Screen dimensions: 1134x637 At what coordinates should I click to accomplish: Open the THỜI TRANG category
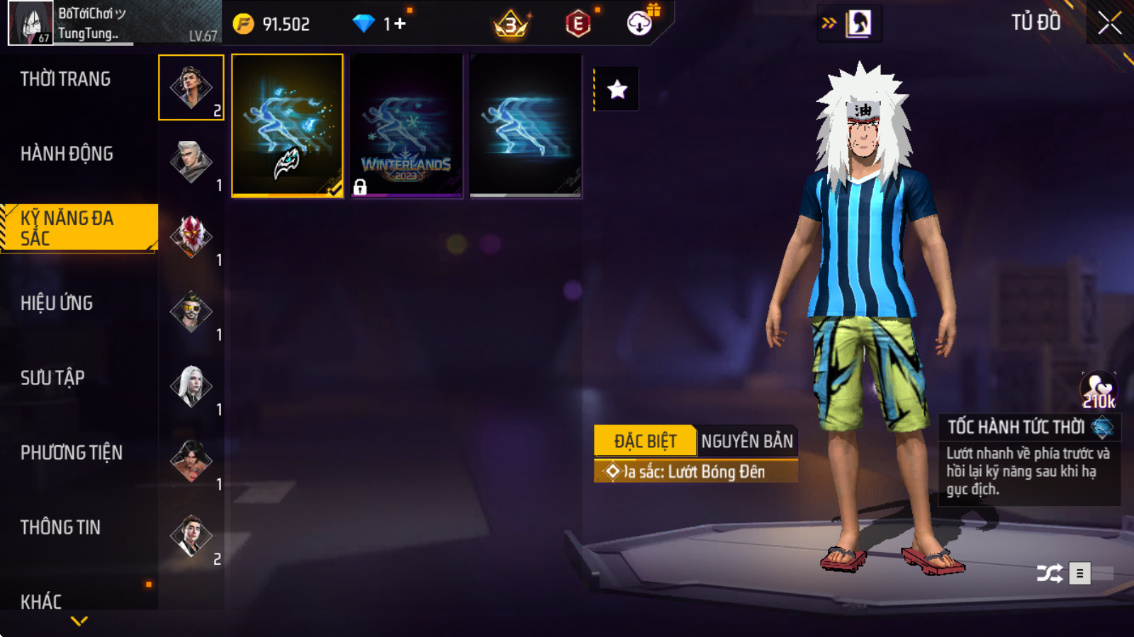click(x=66, y=79)
